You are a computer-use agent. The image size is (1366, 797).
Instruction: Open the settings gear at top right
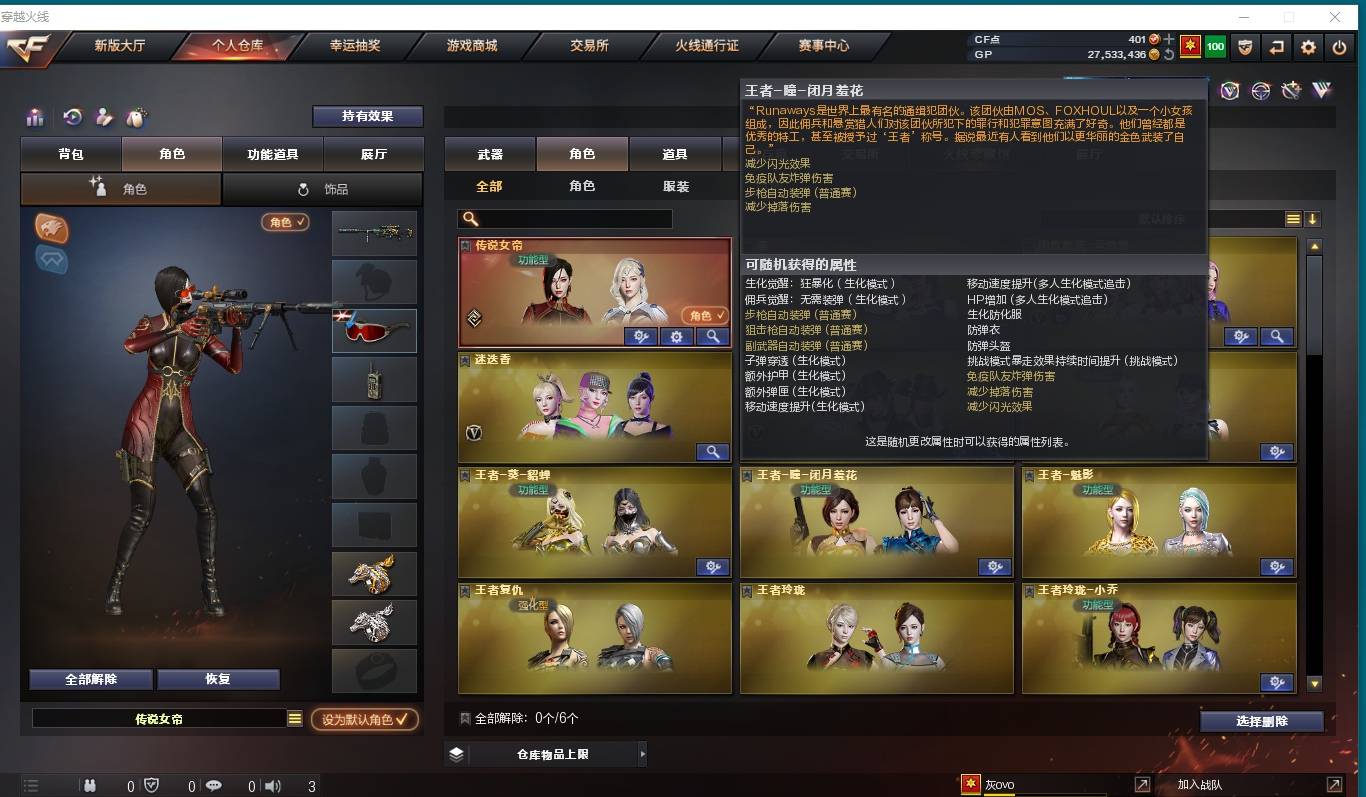(1308, 47)
